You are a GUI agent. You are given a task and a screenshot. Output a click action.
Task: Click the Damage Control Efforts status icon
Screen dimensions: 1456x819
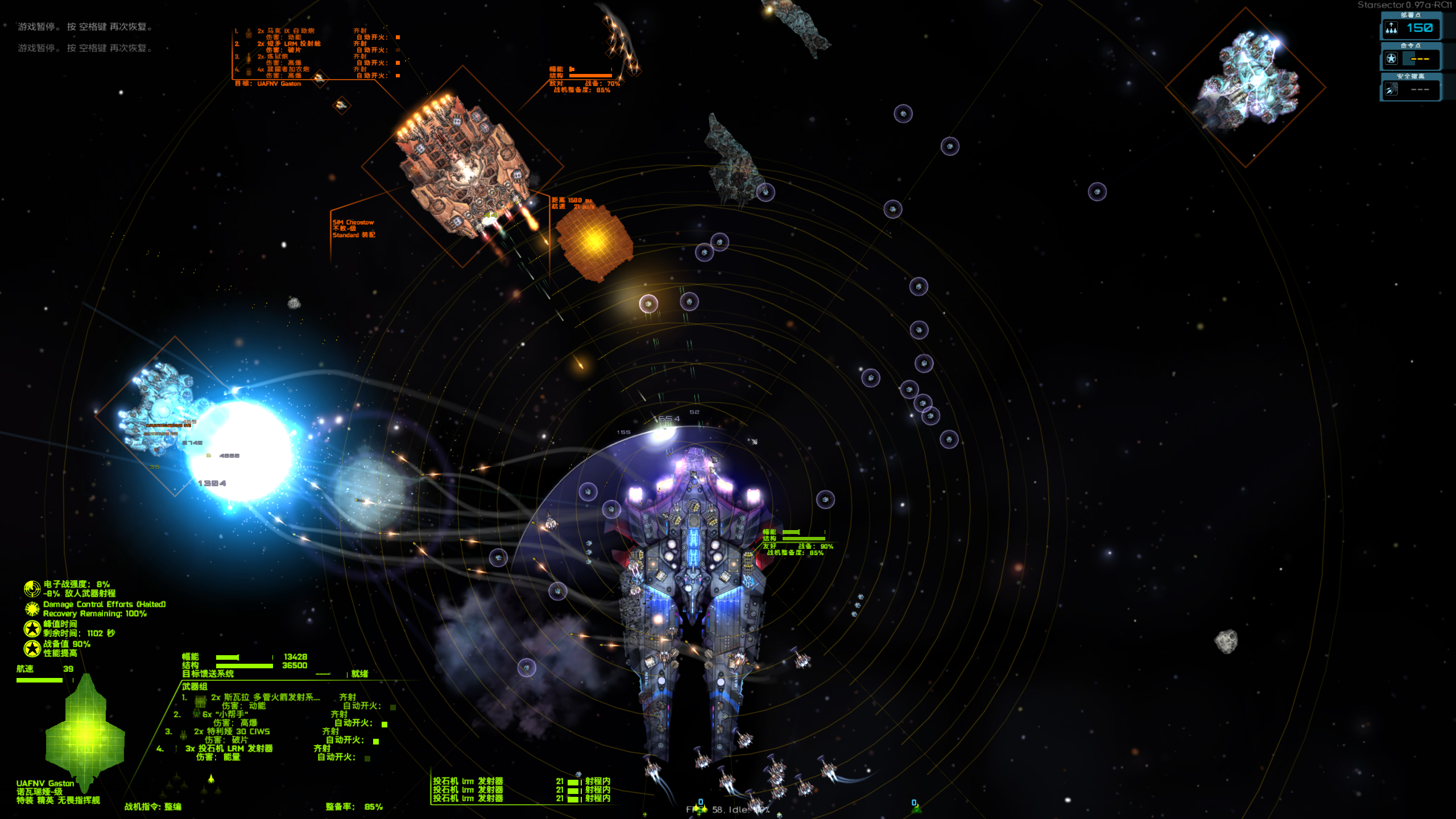[32, 609]
